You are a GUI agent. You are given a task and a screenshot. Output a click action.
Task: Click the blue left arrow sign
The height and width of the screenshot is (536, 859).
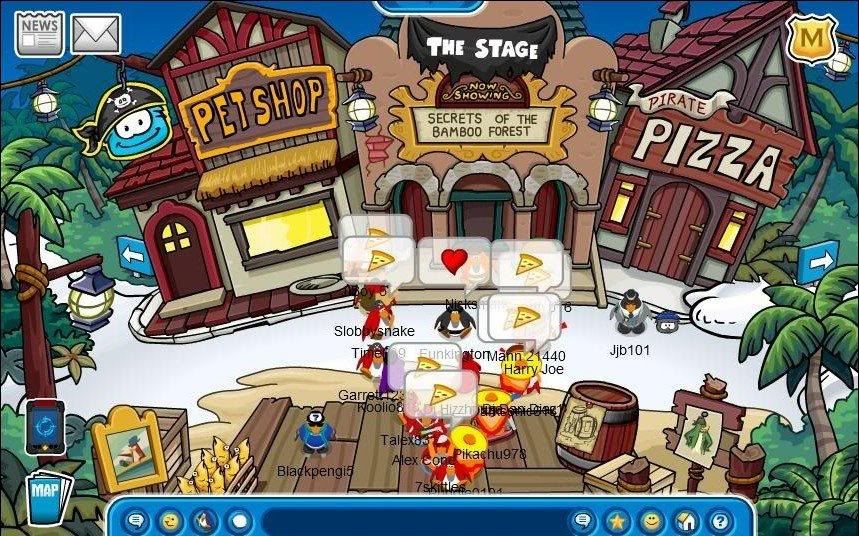[134, 255]
